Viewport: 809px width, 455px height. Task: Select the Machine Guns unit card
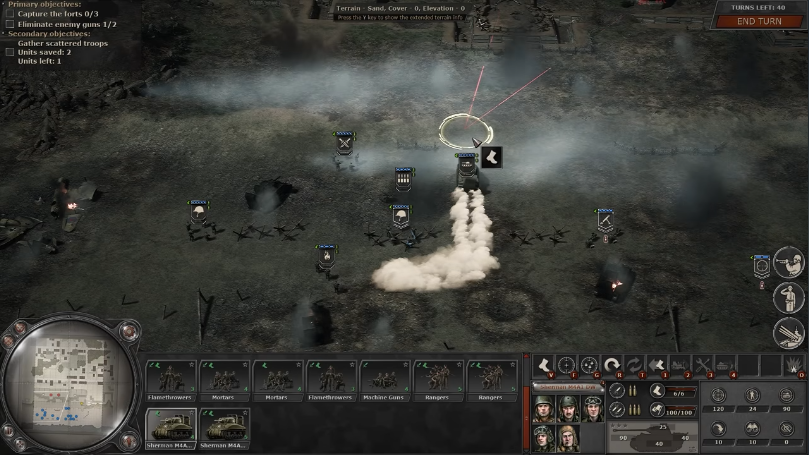click(x=385, y=381)
